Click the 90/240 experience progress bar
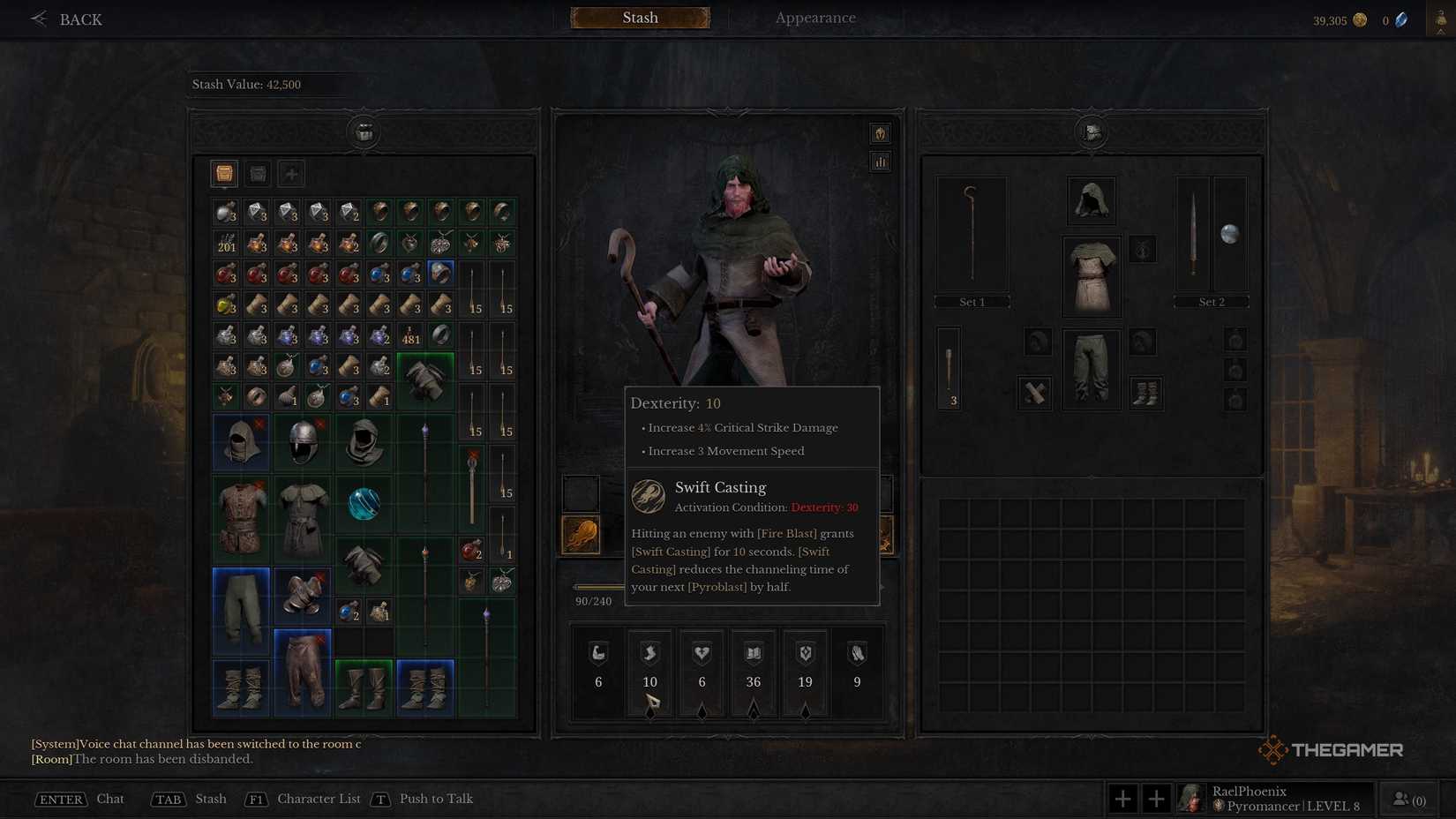The width and height of the screenshot is (1456, 819). [x=600, y=585]
